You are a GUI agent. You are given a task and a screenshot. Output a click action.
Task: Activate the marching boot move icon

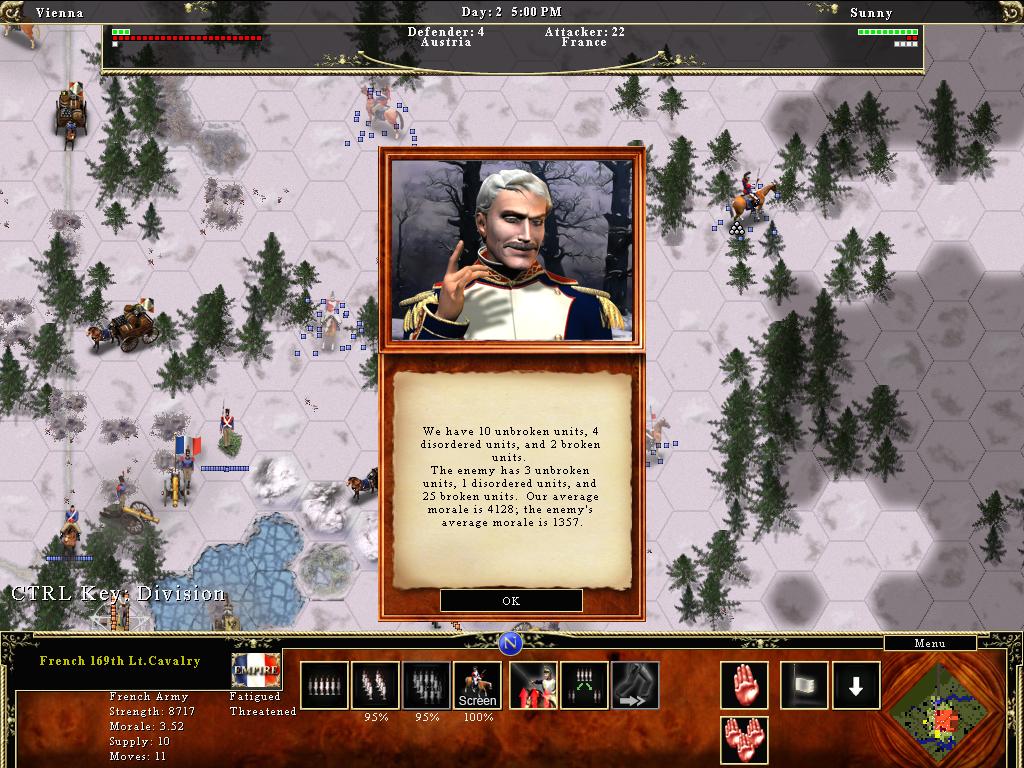click(x=635, y=685)
